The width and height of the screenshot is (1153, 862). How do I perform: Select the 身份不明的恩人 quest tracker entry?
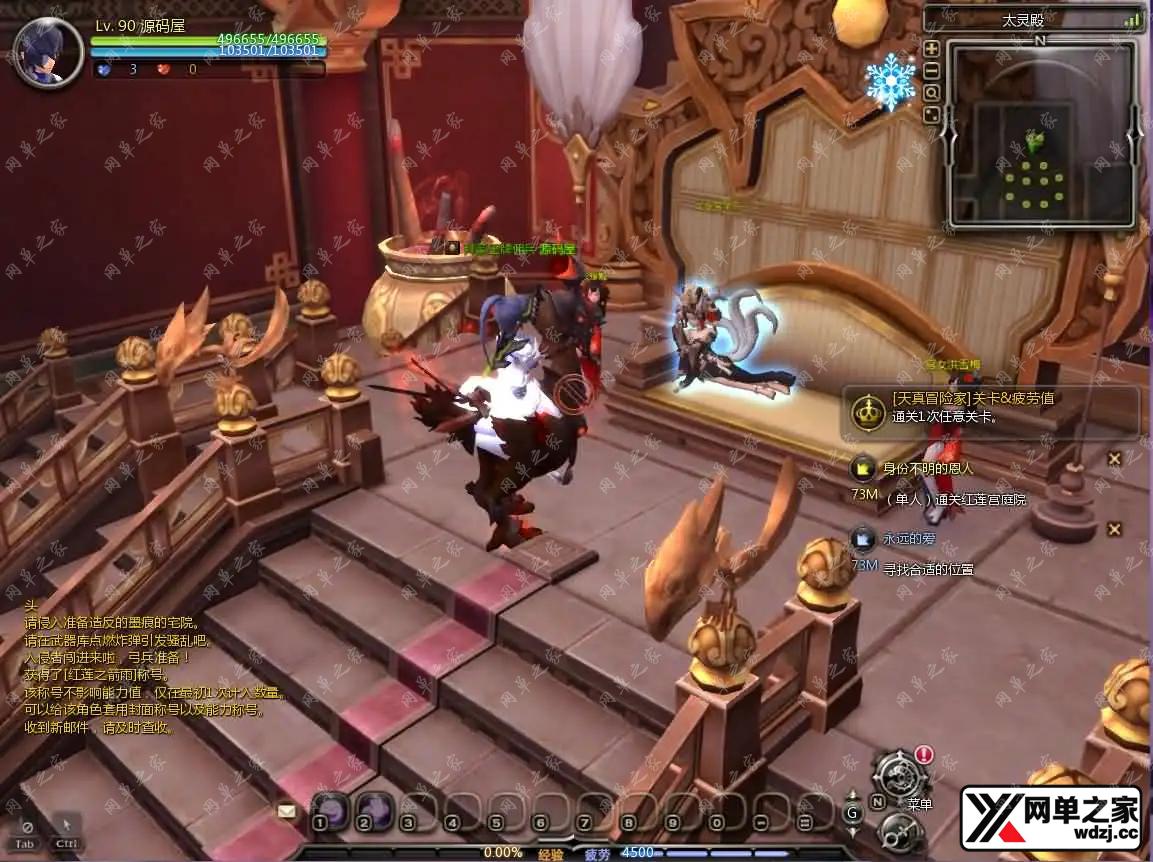click(x=927, y=468)
